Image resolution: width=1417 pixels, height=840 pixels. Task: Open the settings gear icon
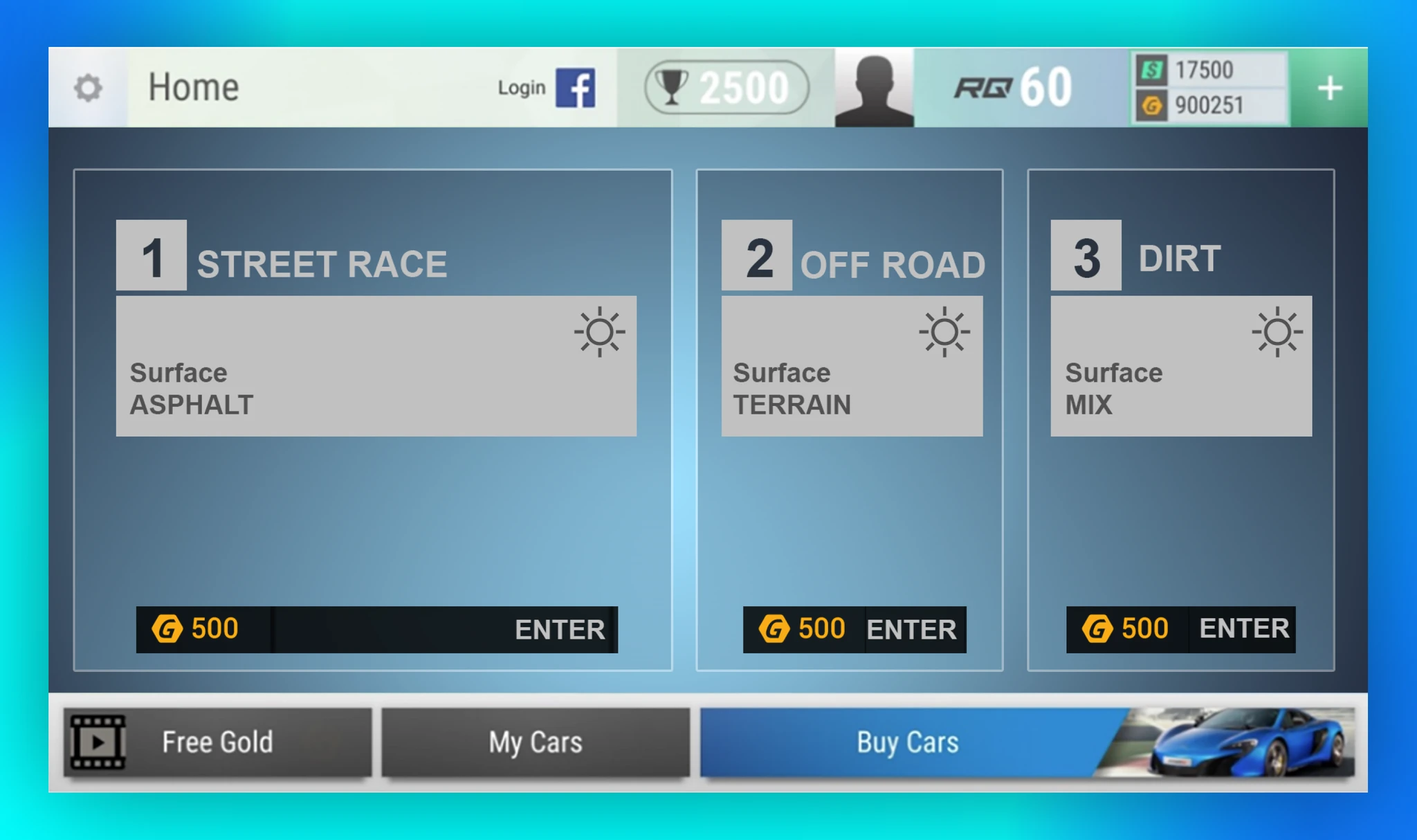(88, 88)
